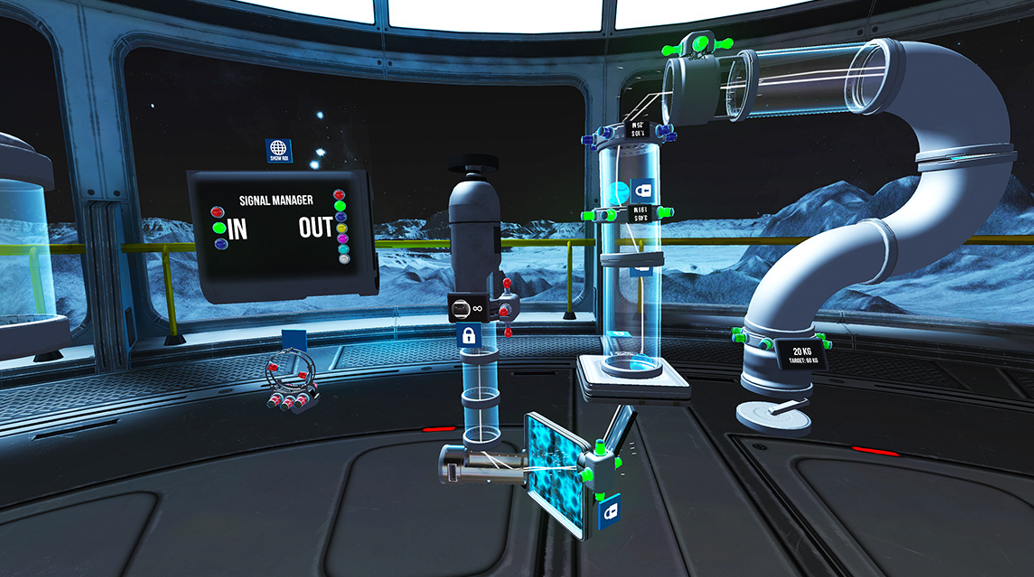Viewport: 1034px width, 577px height.
Task: Toggle the padlock under the infinity dispenser
Action: [466, 336]
